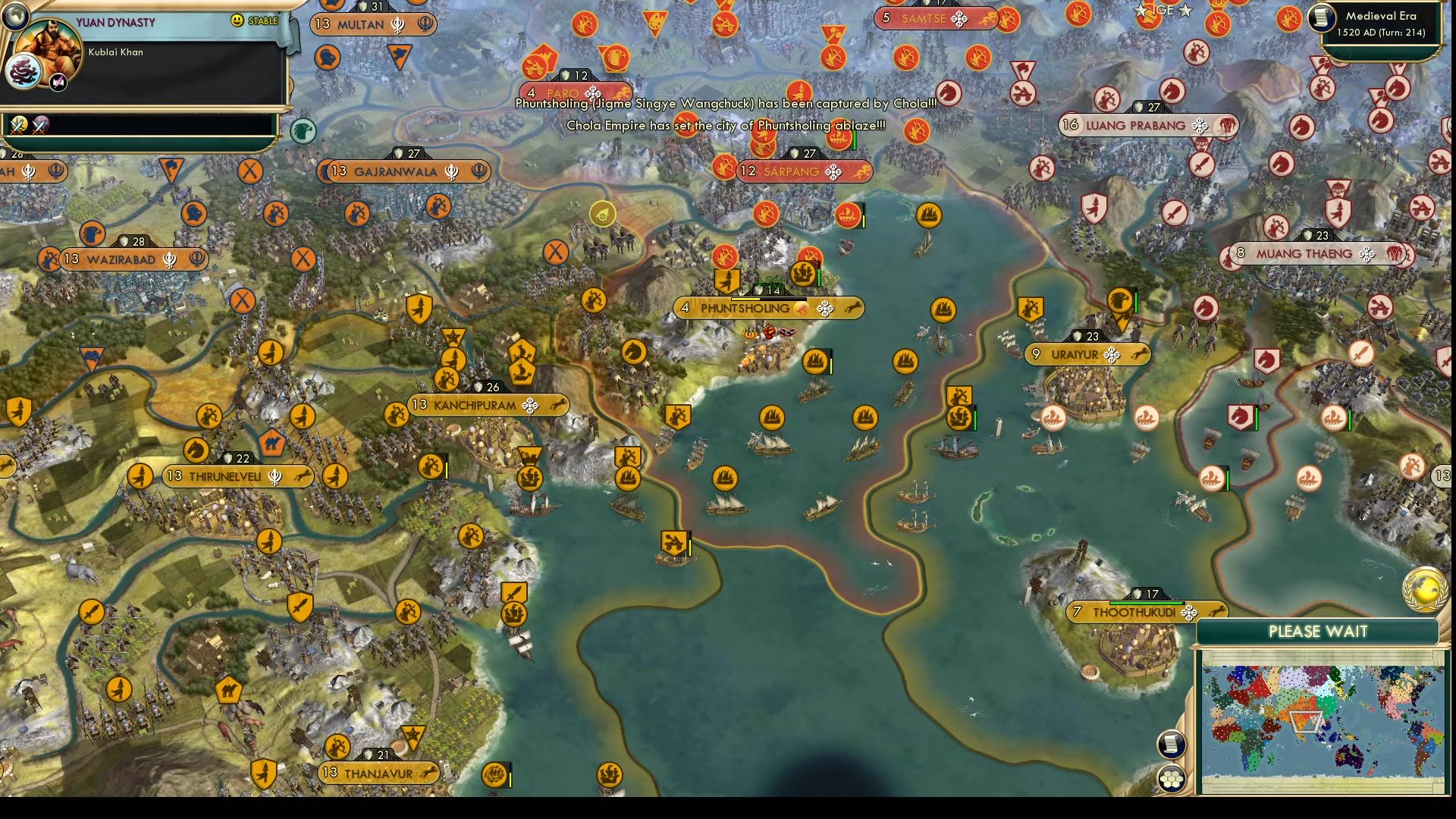
Task: Click the smiley STABLE happiness indicator
Action: tap(239, 21)
